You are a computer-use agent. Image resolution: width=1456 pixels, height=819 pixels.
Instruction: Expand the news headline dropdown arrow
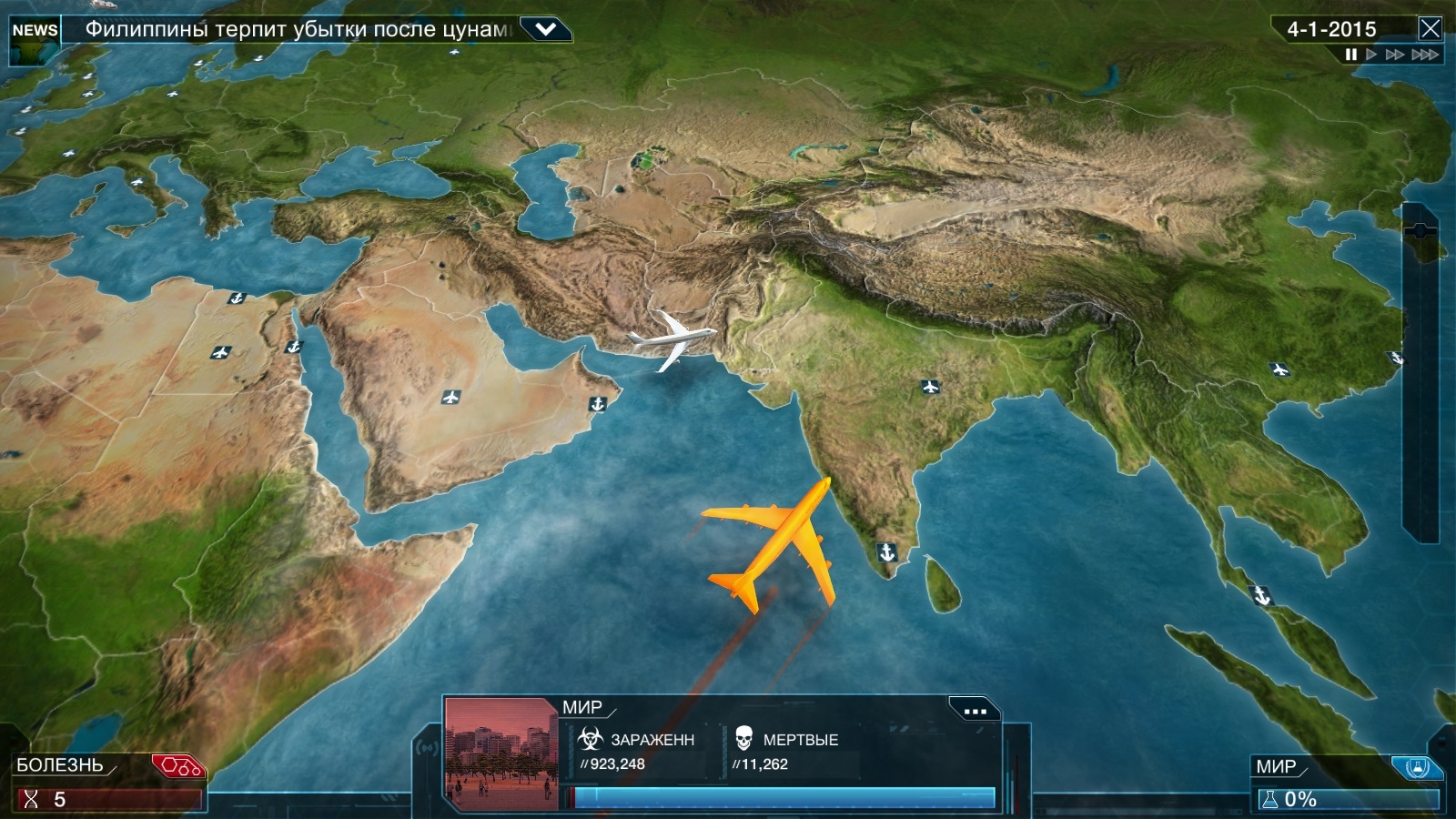click(x=545, y=29)
